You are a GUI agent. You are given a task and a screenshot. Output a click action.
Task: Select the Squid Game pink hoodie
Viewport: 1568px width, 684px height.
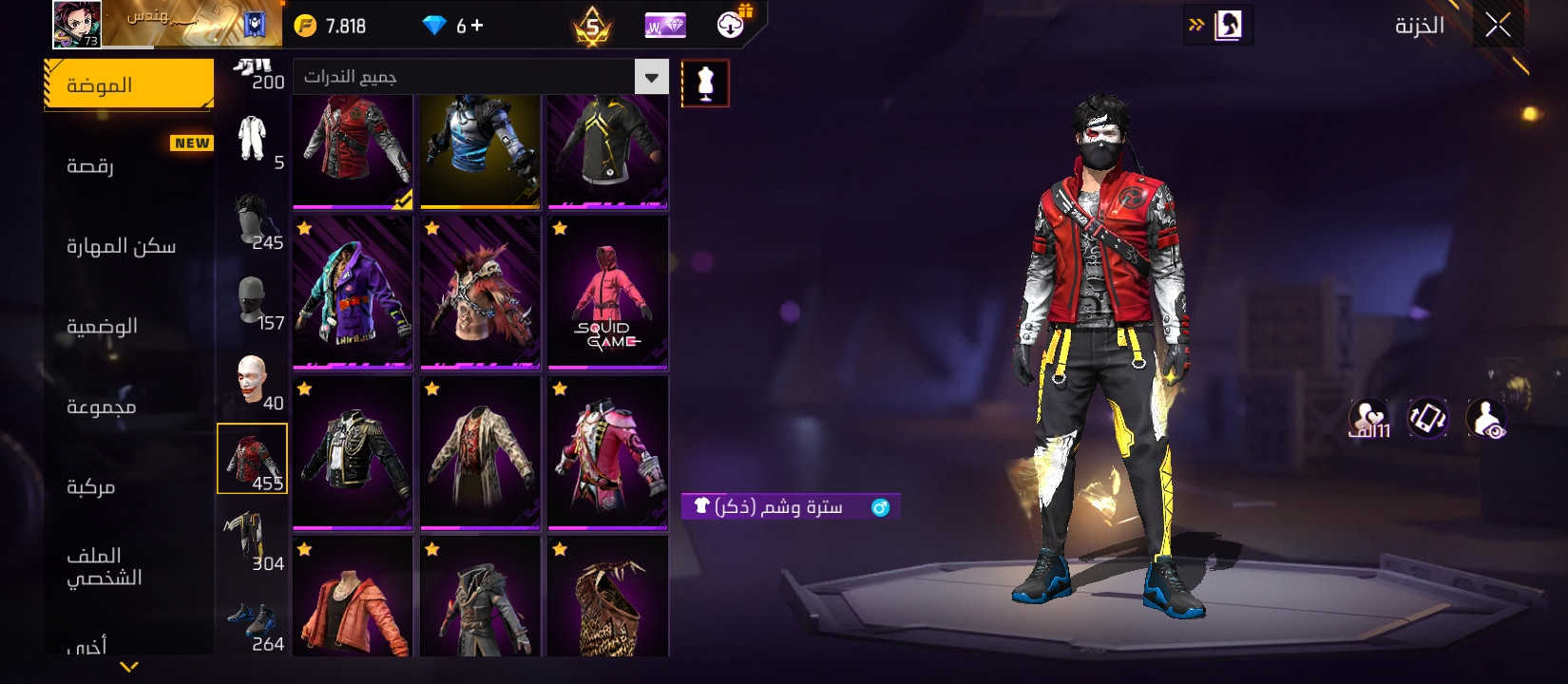(x=608, y=293)
